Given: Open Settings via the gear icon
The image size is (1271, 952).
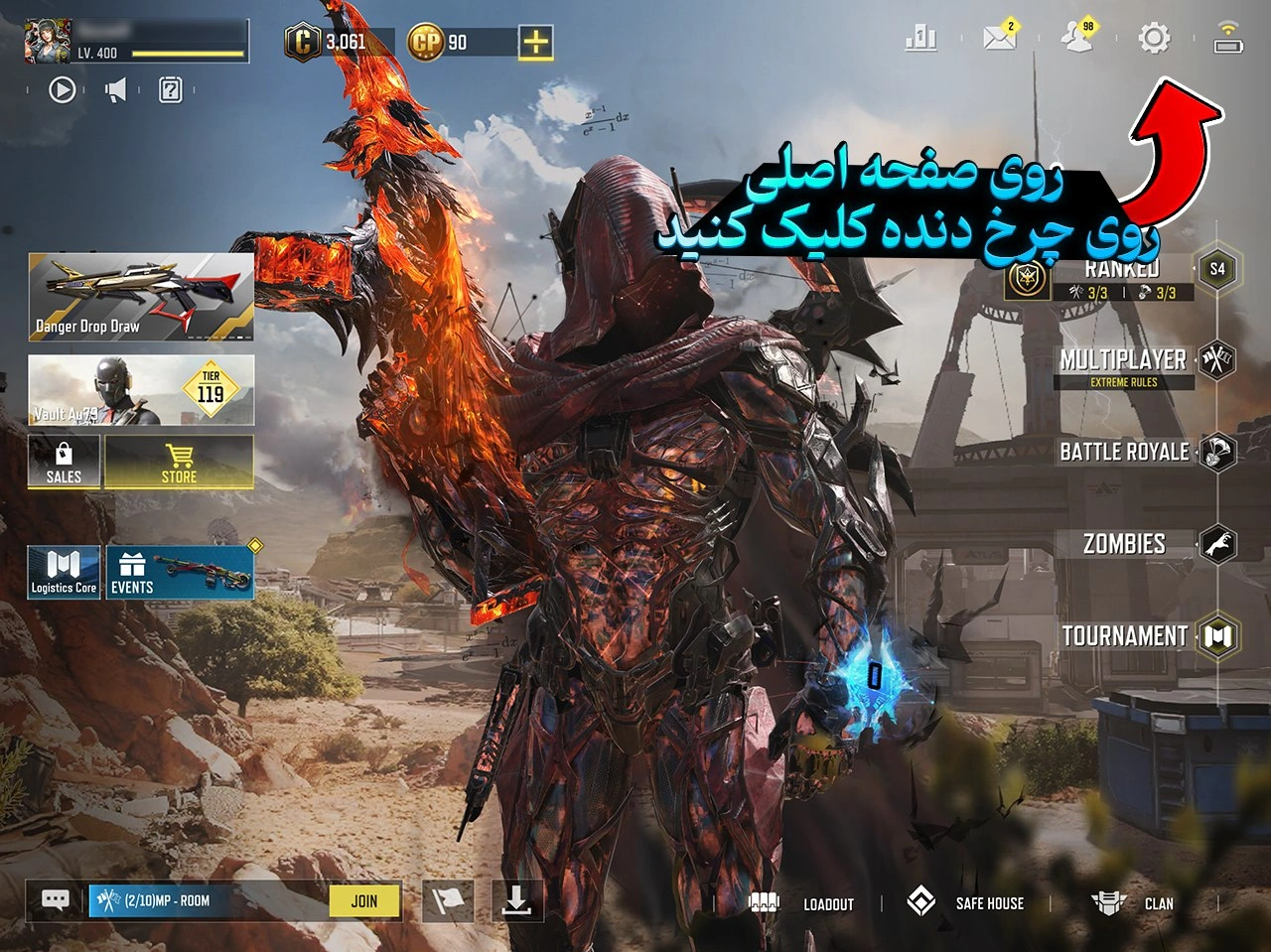Looking at the screenshot, I should (1153, 39).
